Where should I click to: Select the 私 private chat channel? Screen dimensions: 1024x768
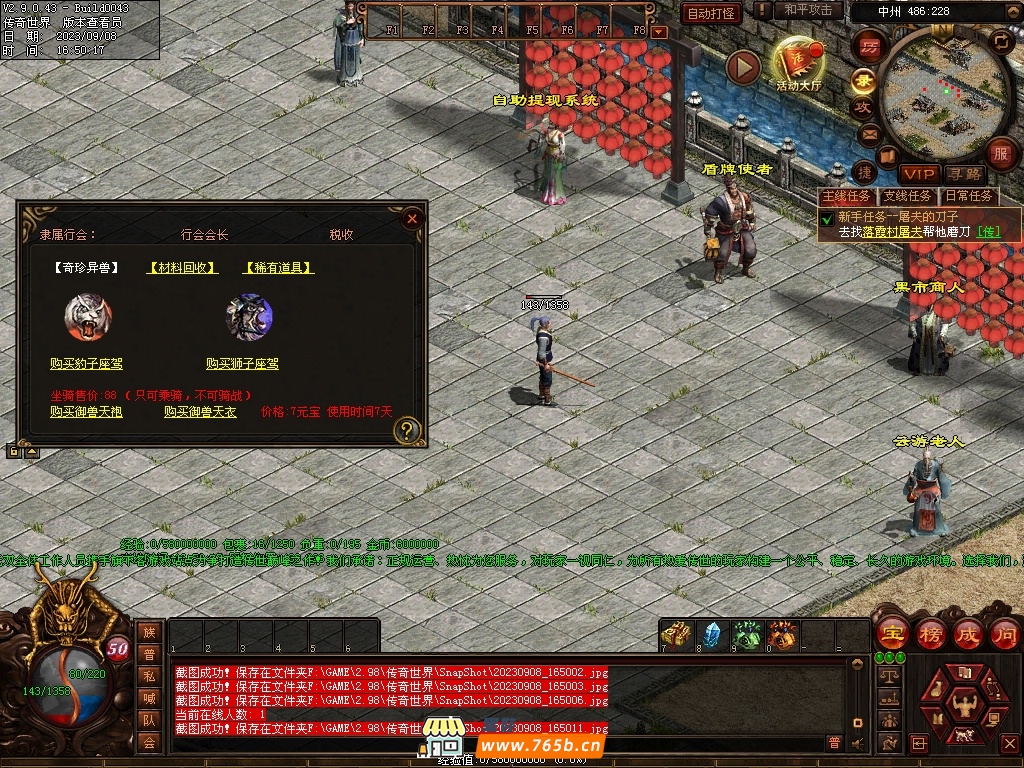pos(149,675)
